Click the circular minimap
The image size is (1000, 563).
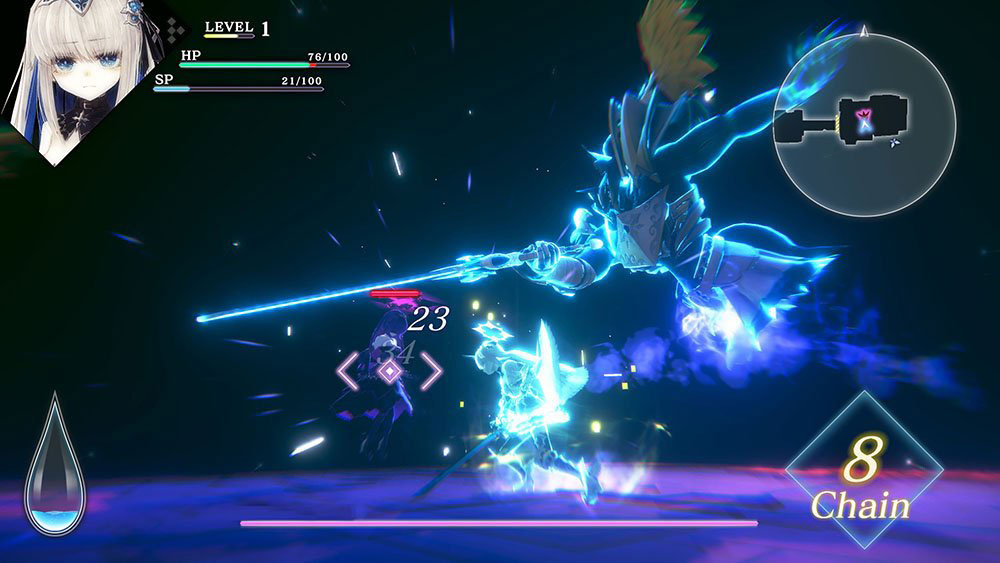[x=864, y=125]
